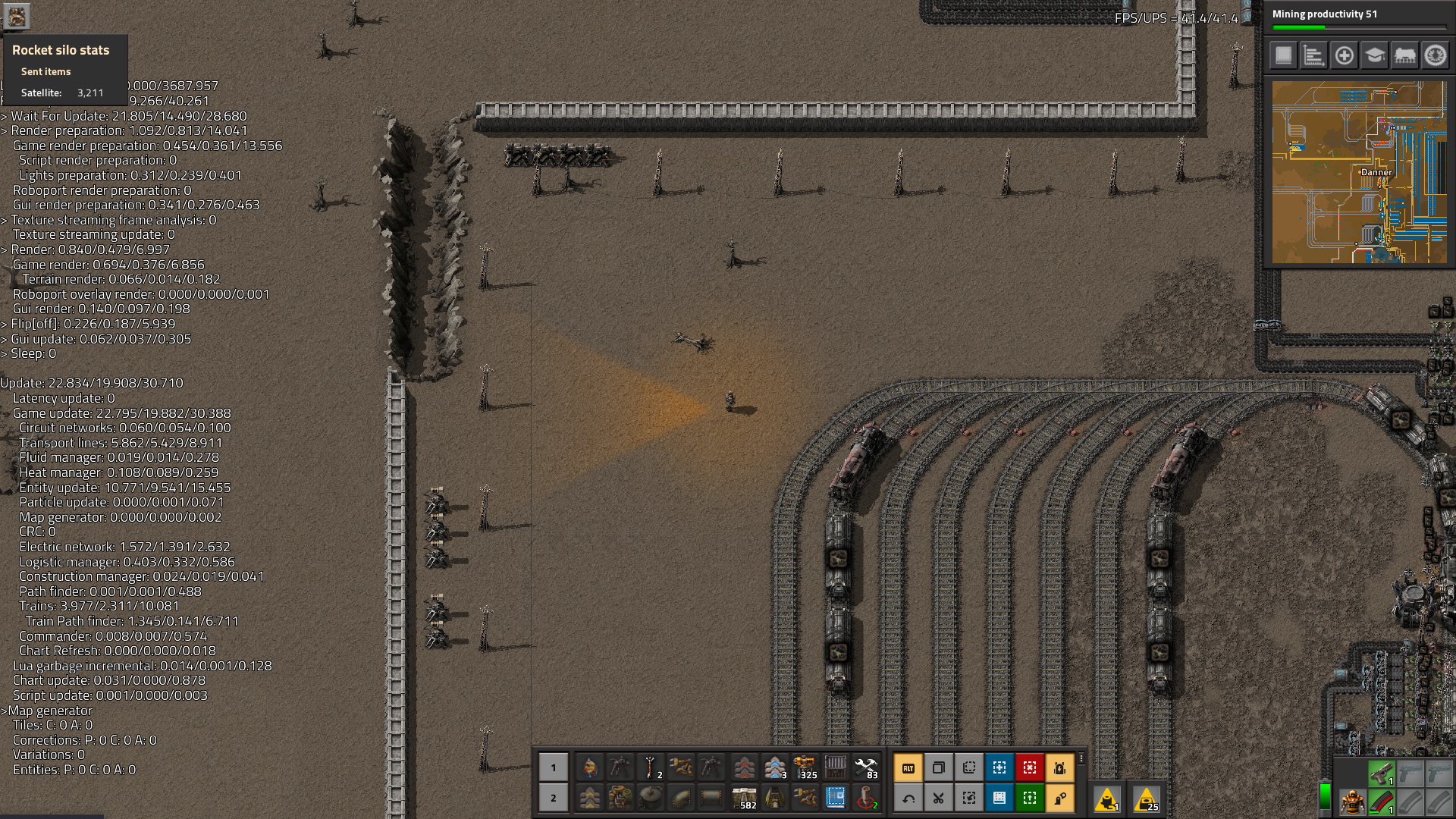The height and width of the screenshot is (819, 1456).
Task: Activate the scissors cut tool
Action: tap(939, 798)
